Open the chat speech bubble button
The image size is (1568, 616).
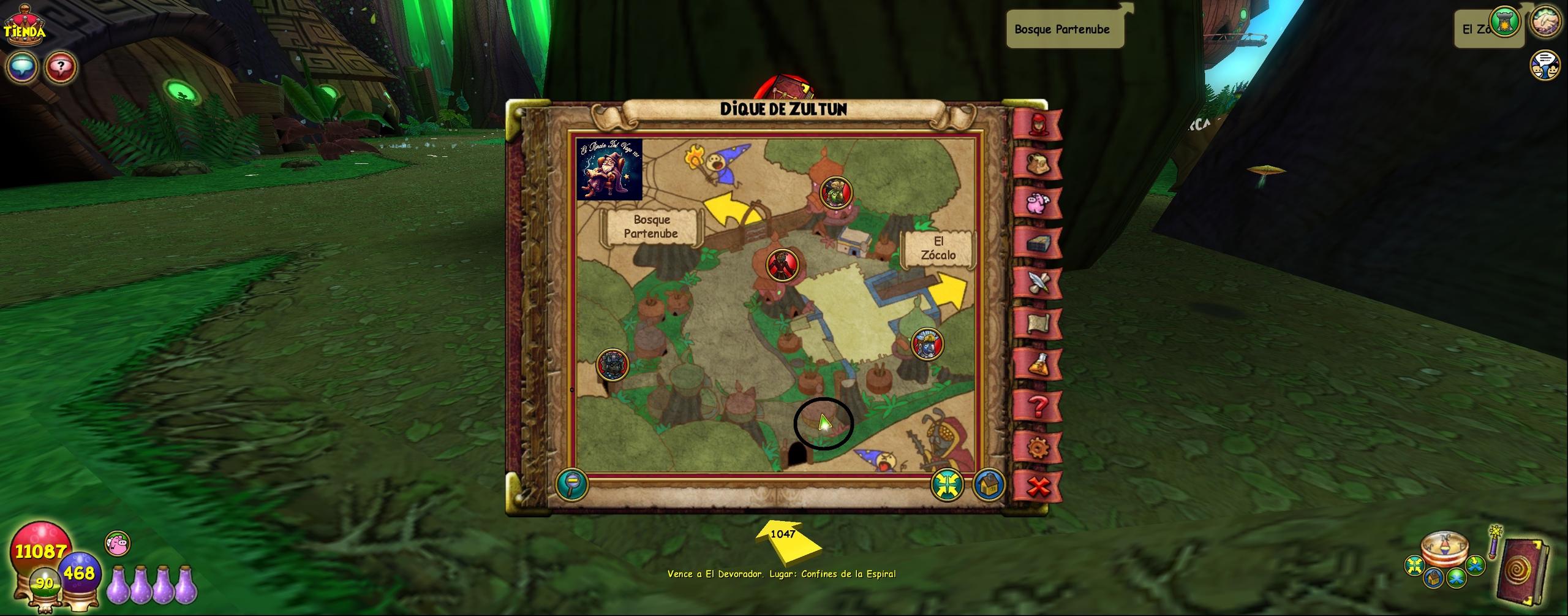click(21, 67)
